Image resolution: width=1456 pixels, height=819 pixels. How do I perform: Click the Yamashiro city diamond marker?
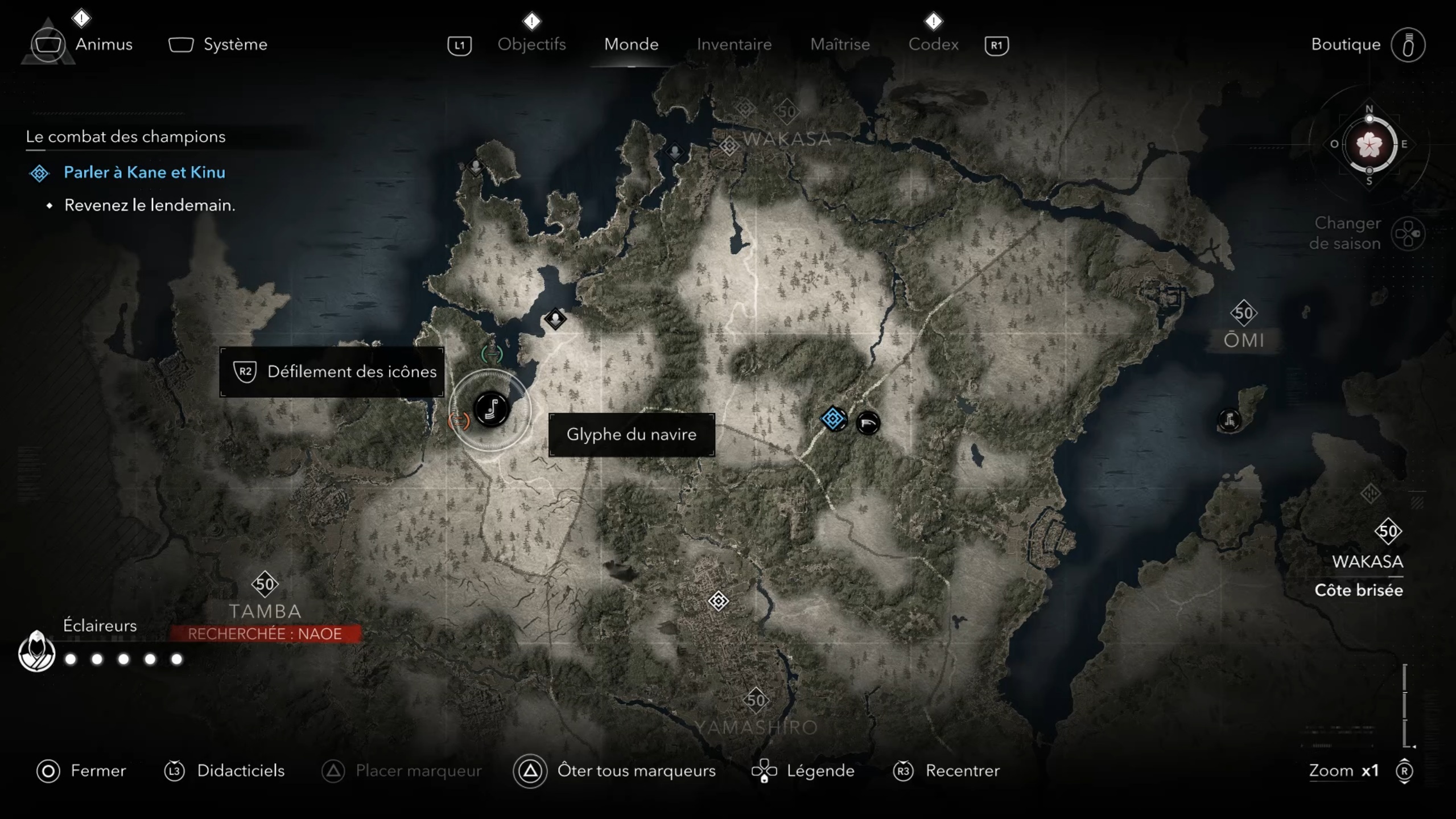(718, 601)
